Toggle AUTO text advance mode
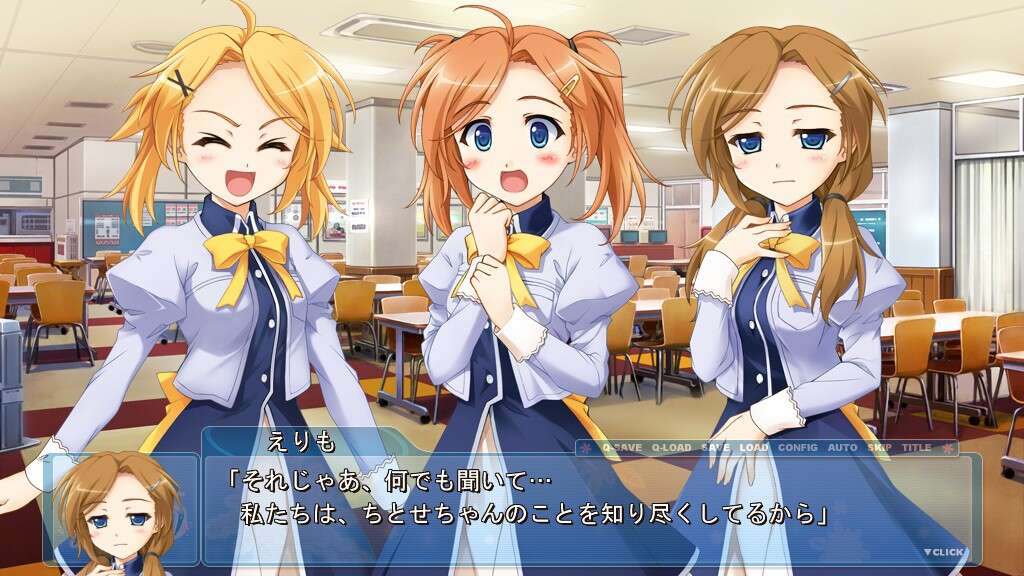1024x576 pixels. pyautogui.click(x=843, y=448)
